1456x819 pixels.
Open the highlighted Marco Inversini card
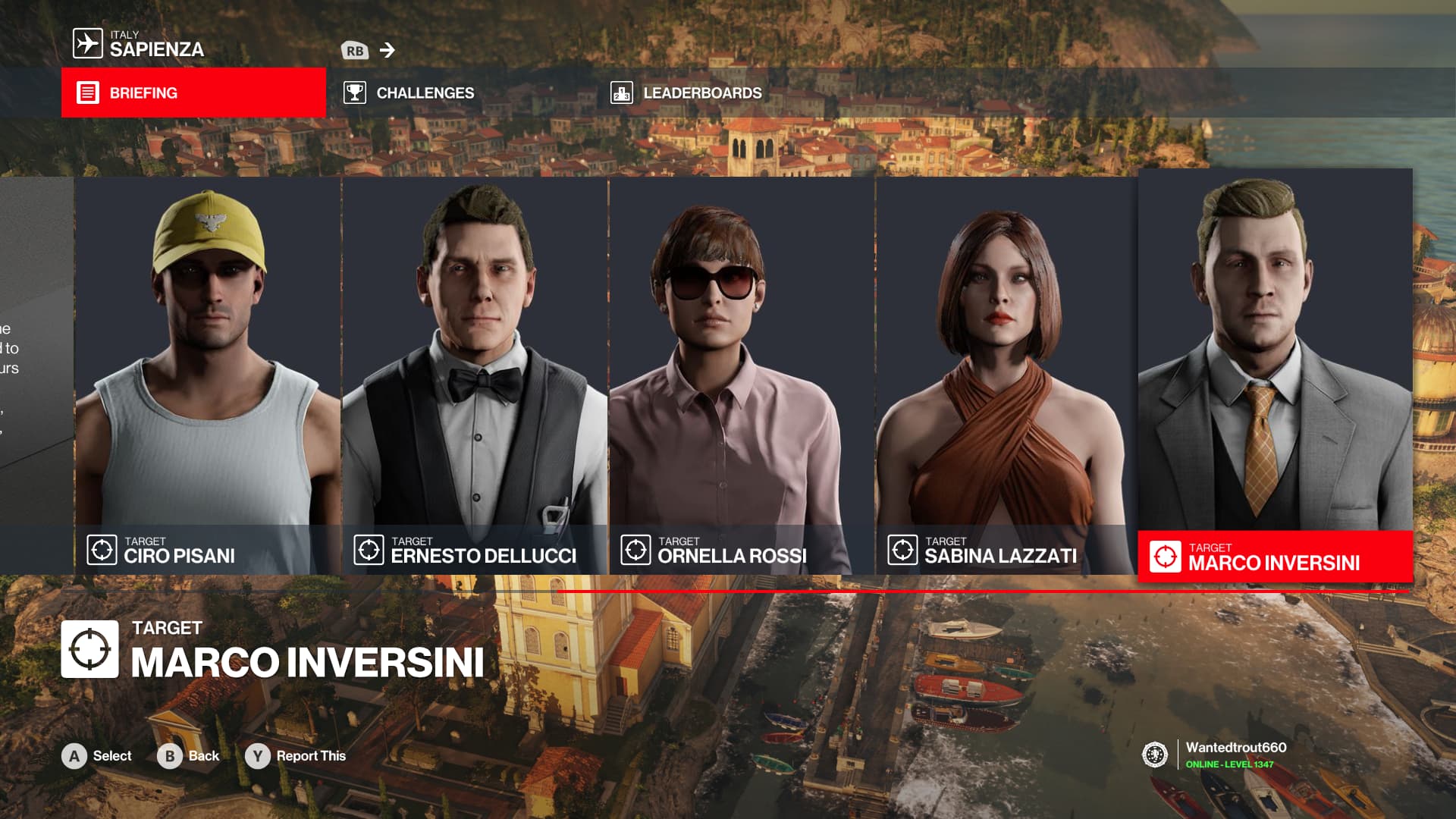[x=1275, y=375]
